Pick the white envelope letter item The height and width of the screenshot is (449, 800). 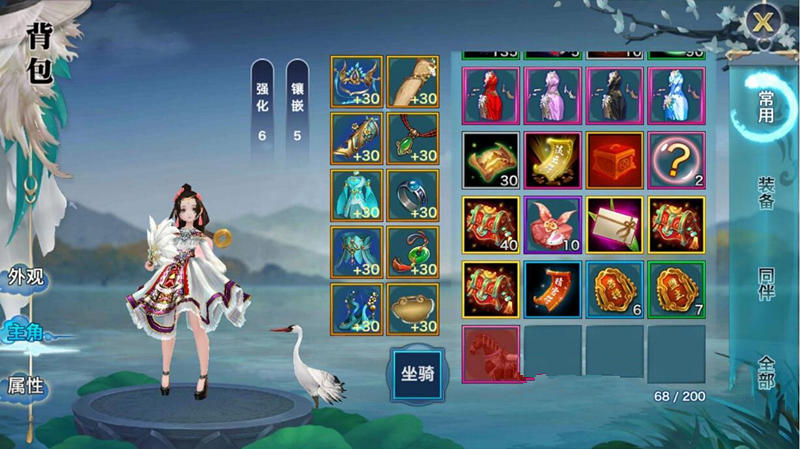point(614,223)
